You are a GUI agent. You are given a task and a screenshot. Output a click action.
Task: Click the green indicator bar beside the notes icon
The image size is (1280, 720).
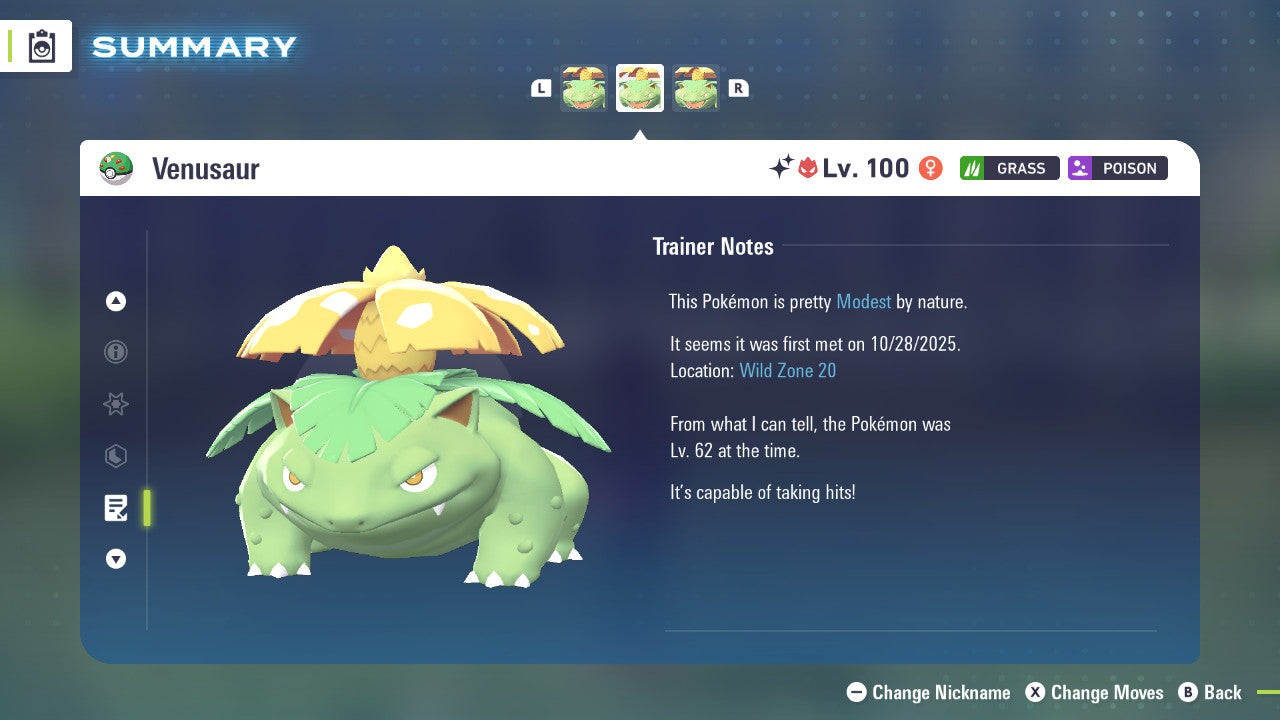pos(146,507)
